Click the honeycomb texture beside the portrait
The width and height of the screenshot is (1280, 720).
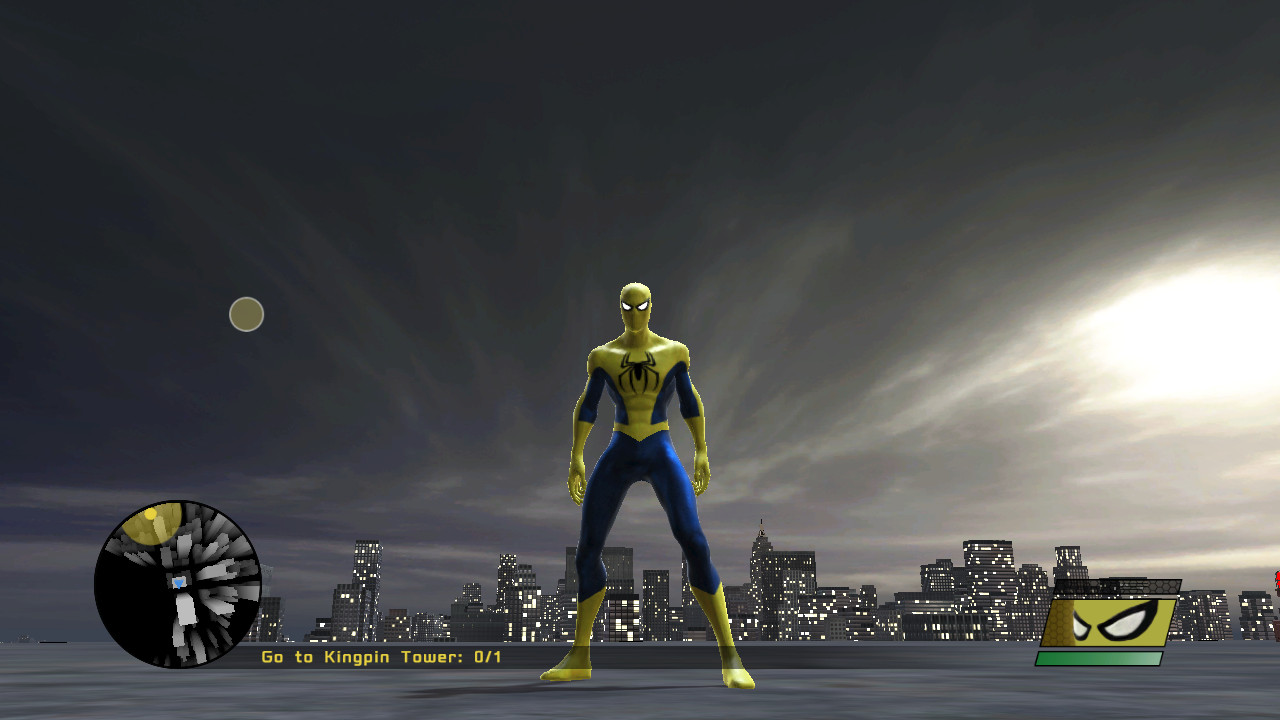click(x=1060, y=625)
